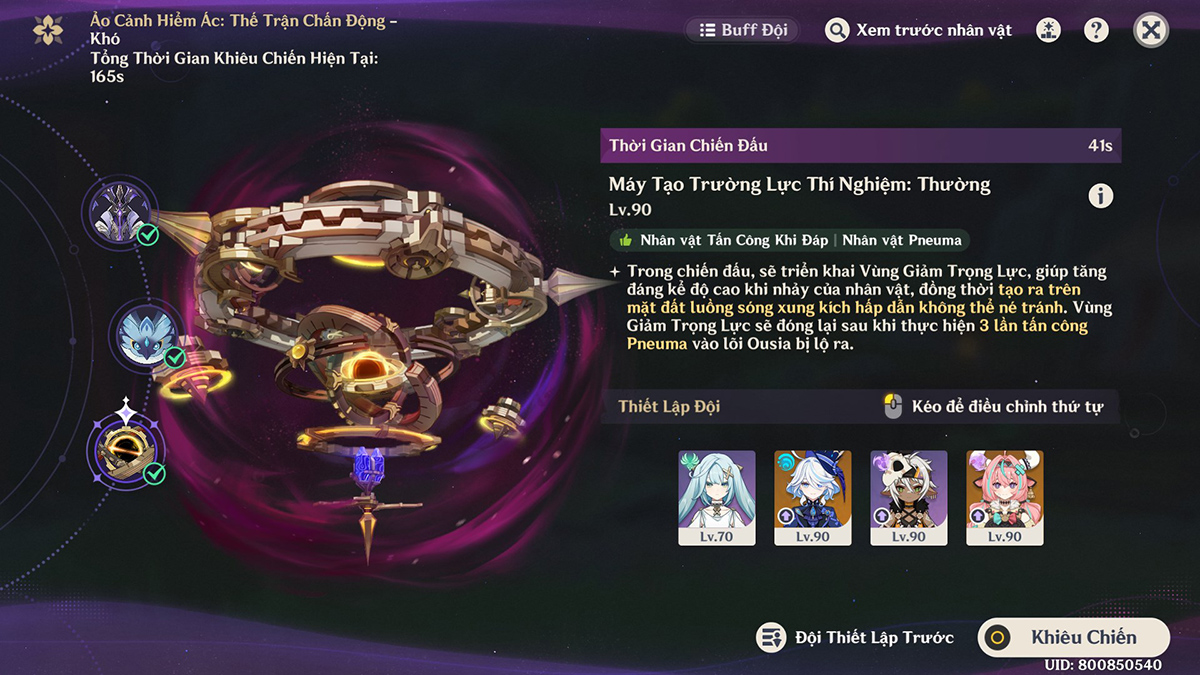The image size is (1200, 675).
Task: Open Xem trước nhân vật preview
Action: pos(919,30)
